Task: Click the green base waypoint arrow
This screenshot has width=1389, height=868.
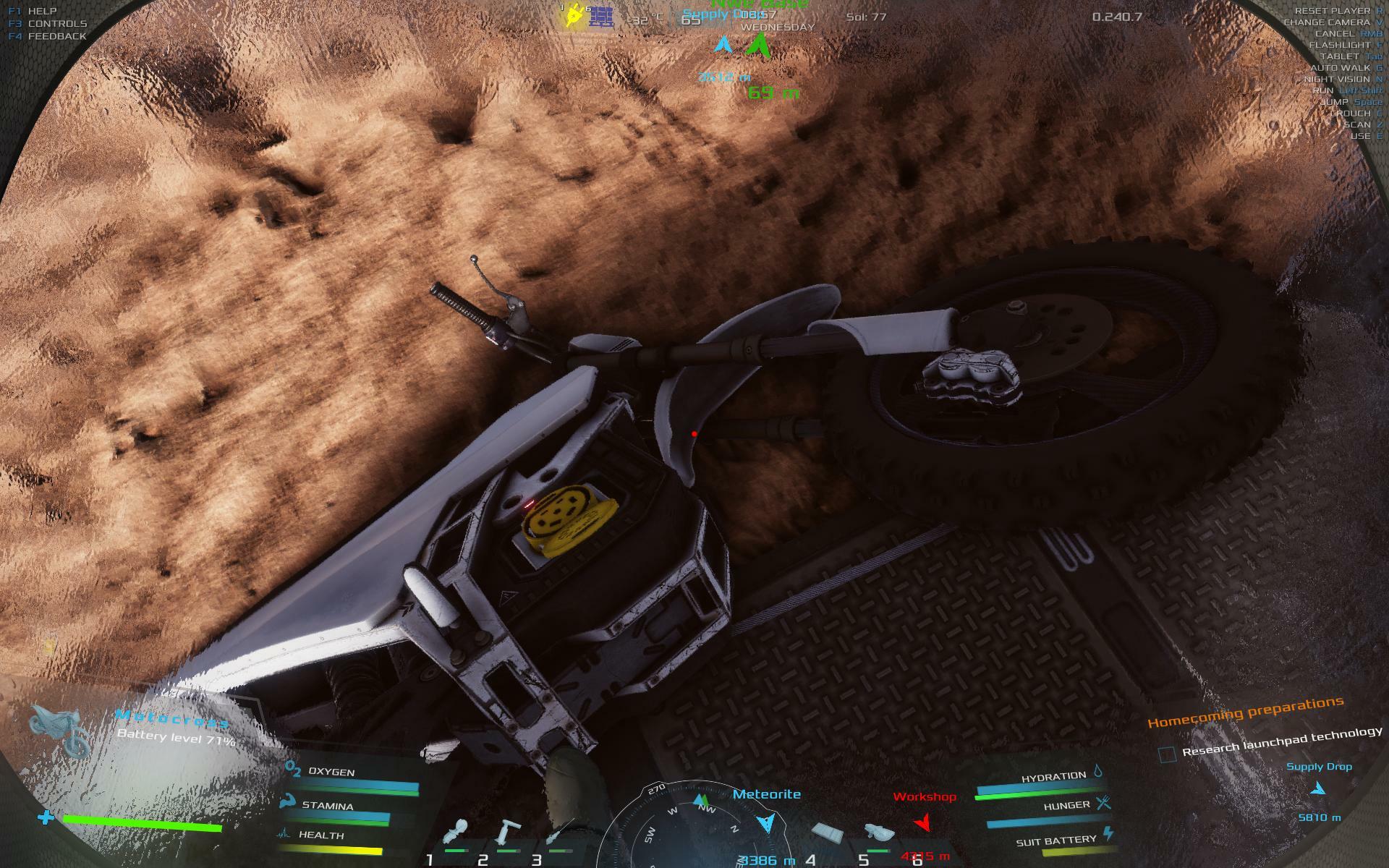Action: tap(757, 46)
